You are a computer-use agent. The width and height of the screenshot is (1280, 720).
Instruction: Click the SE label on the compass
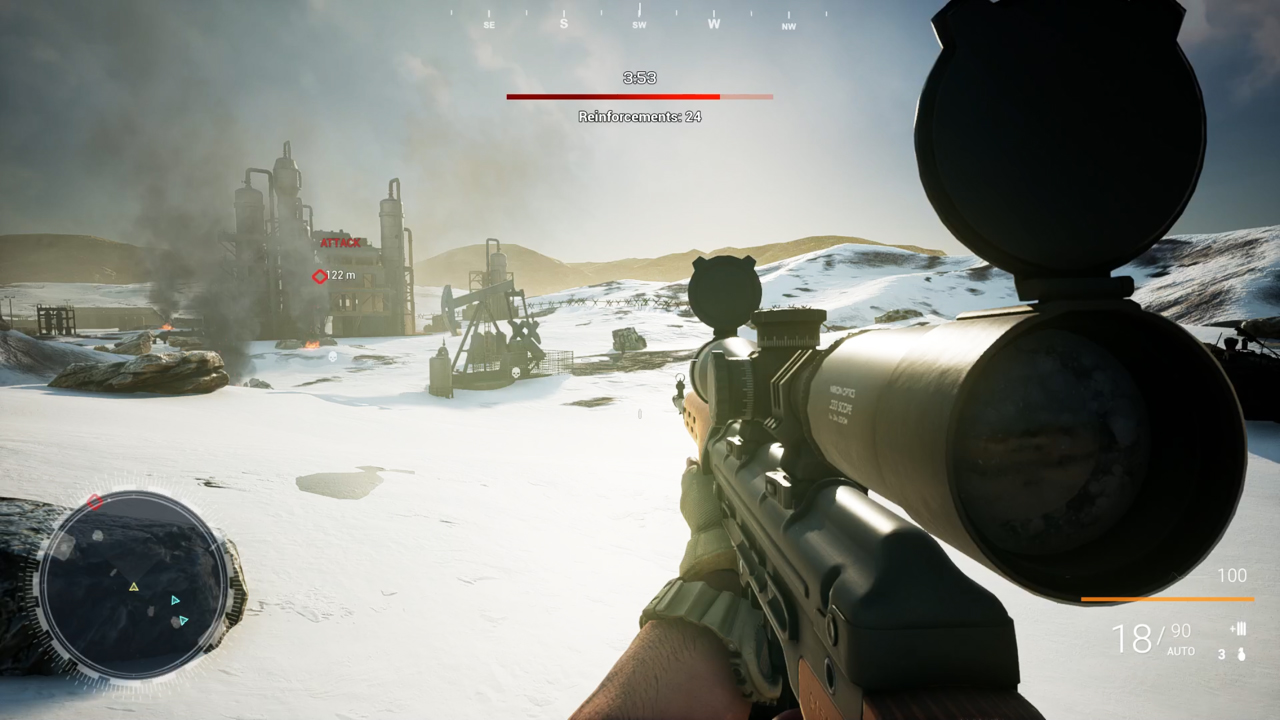pyautogui.click(x=488, y=24)
